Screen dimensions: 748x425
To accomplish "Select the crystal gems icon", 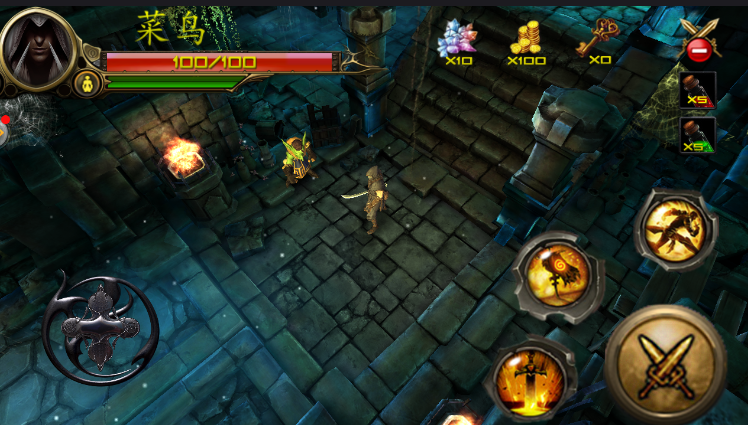I will pyautogui.click(x=458, y=39).
